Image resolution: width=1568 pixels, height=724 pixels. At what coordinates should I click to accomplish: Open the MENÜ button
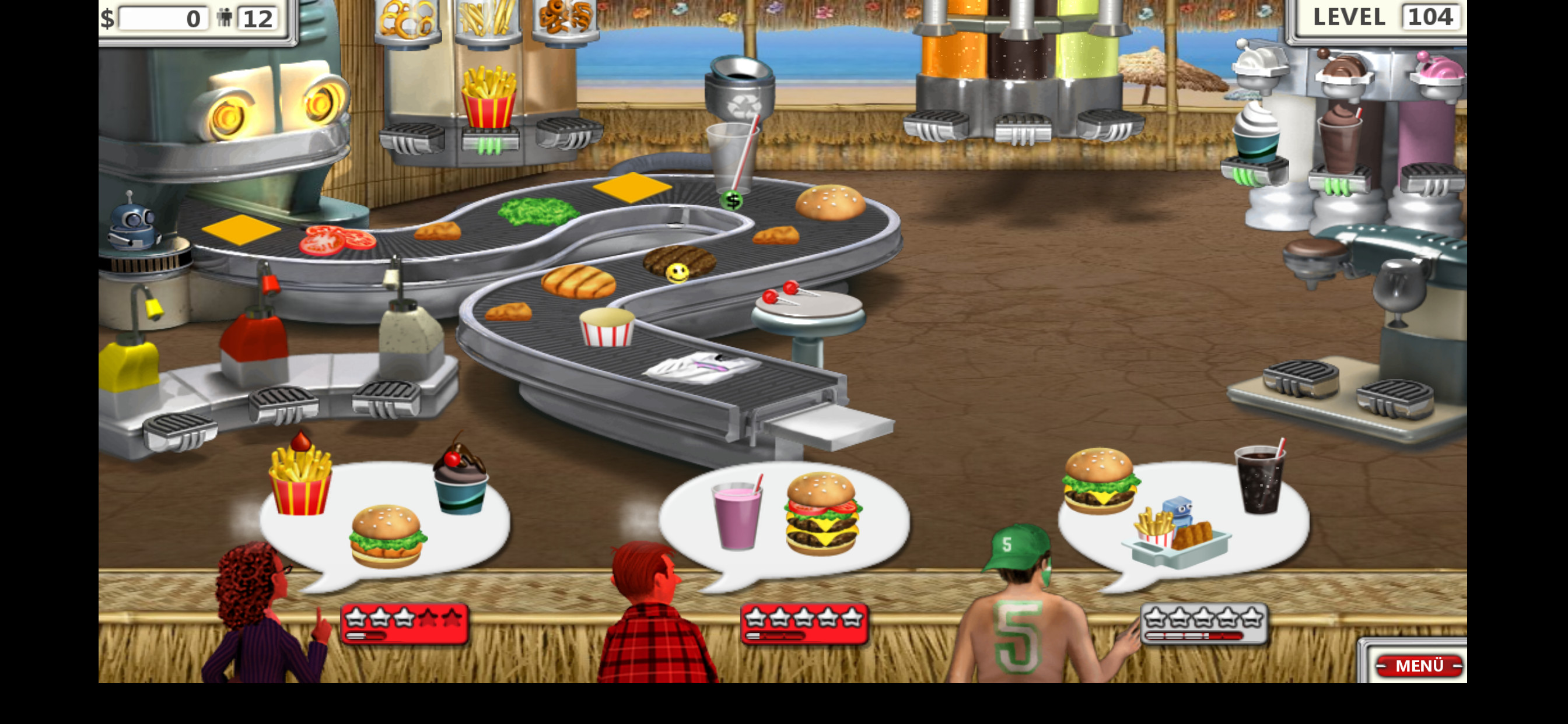[x=1418, y=665]
